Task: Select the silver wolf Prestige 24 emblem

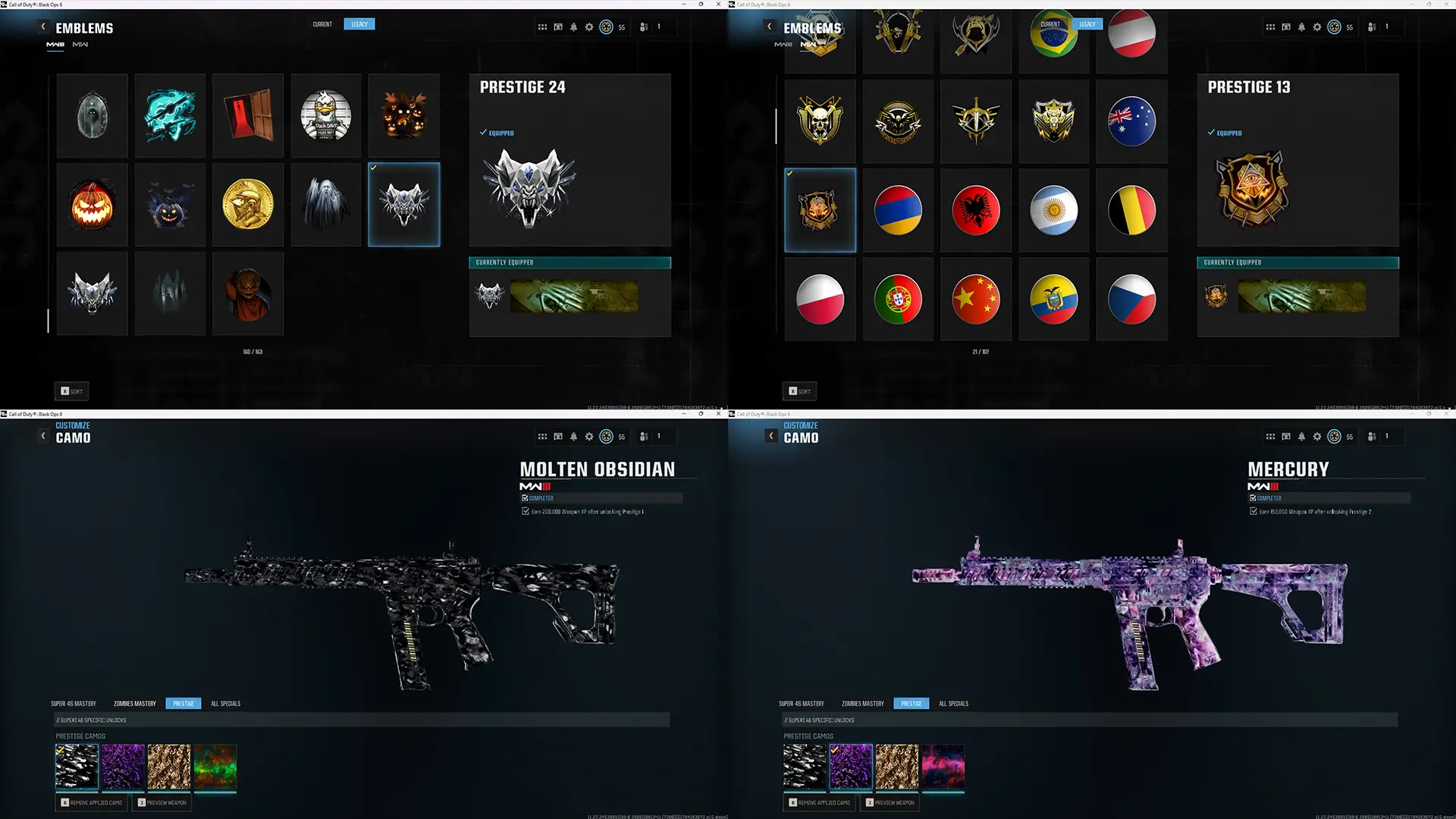Action: [x=403, y=204]
